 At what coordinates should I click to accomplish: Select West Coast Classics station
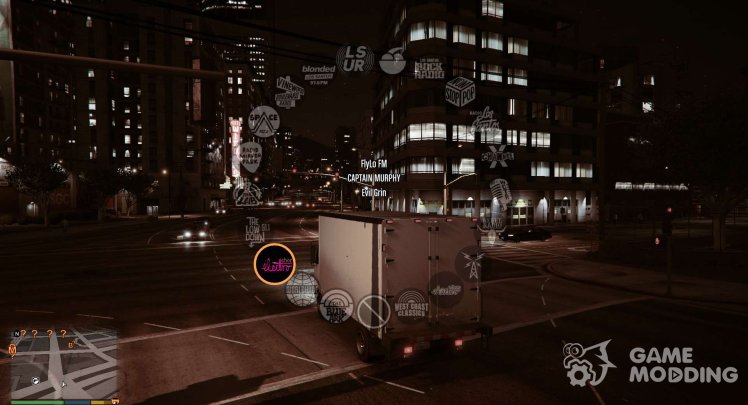[411, 304]
